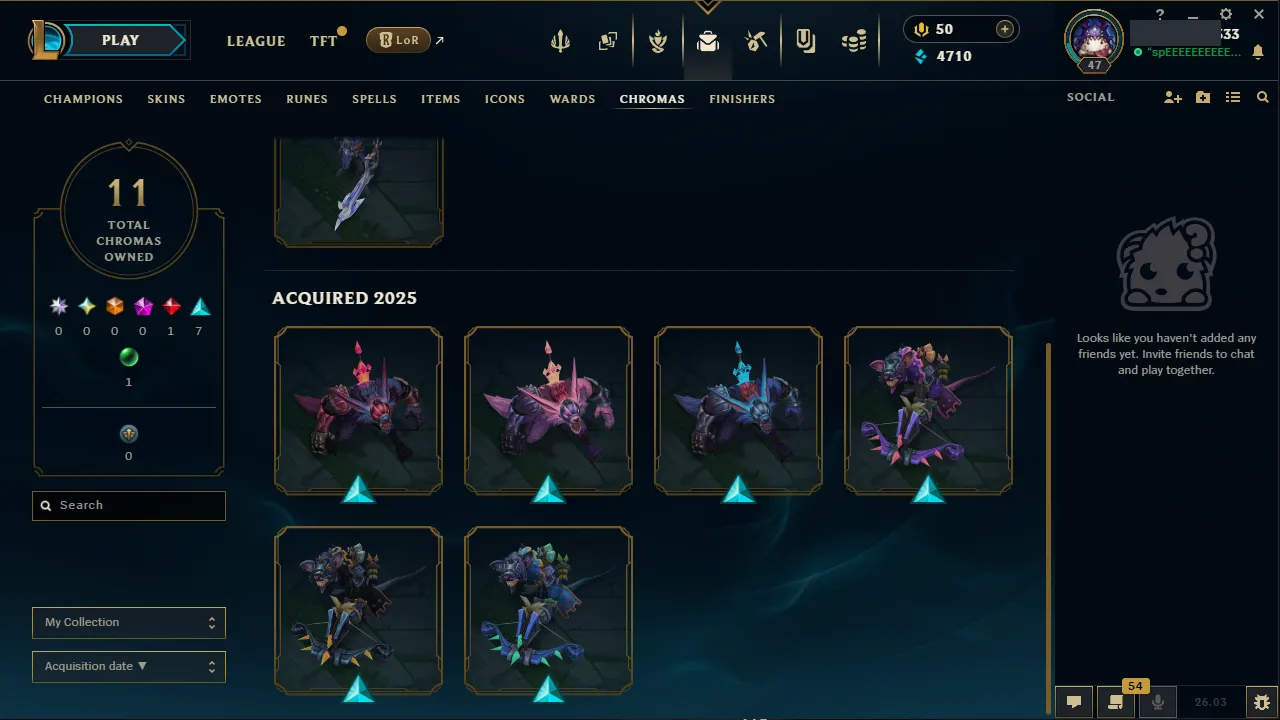Open Clash via the trophy icon

coord(658,40)
